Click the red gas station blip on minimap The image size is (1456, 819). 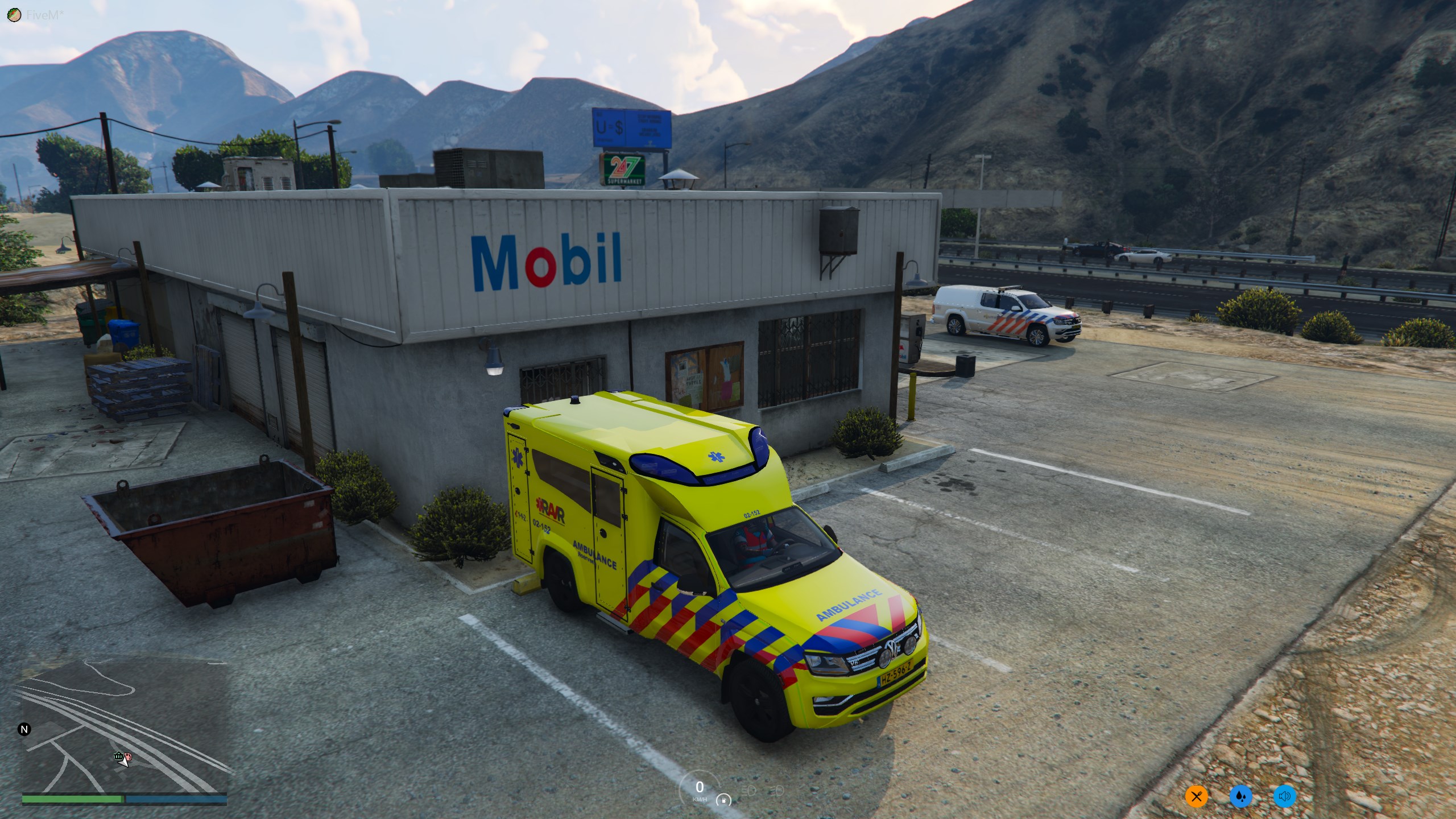click(x=128, y=757)
